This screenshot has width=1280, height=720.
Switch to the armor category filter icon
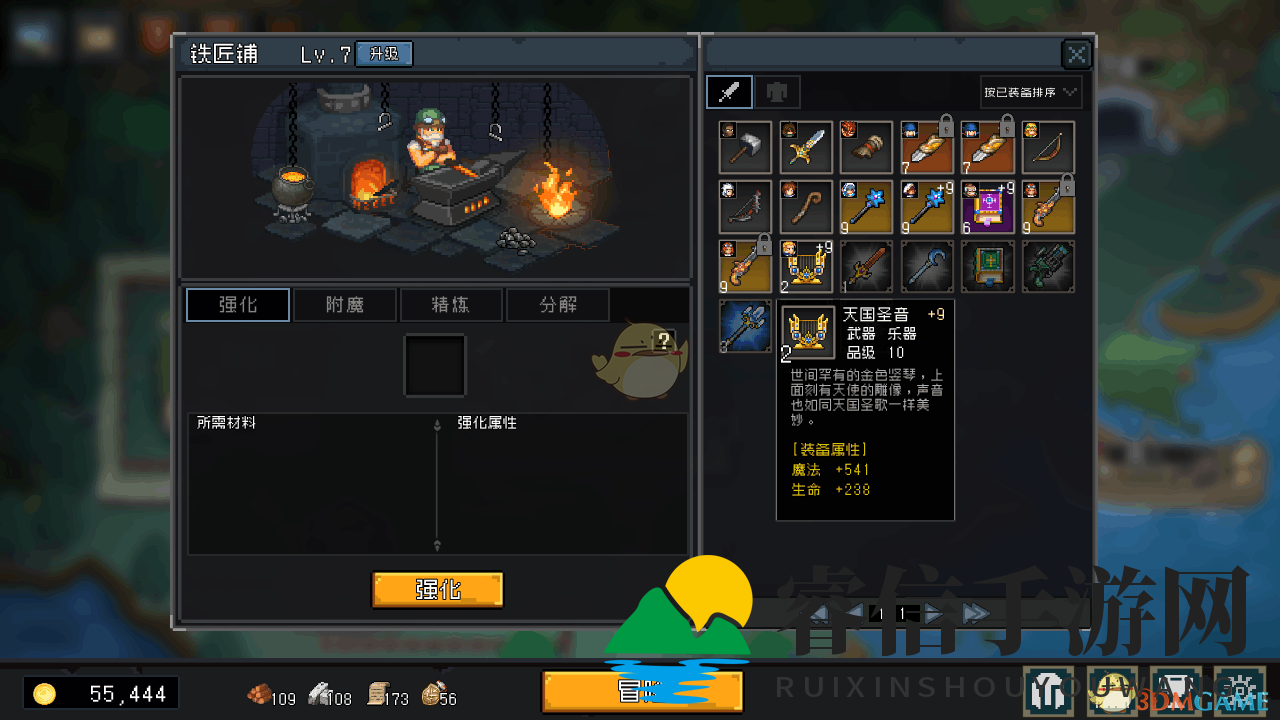778,91
